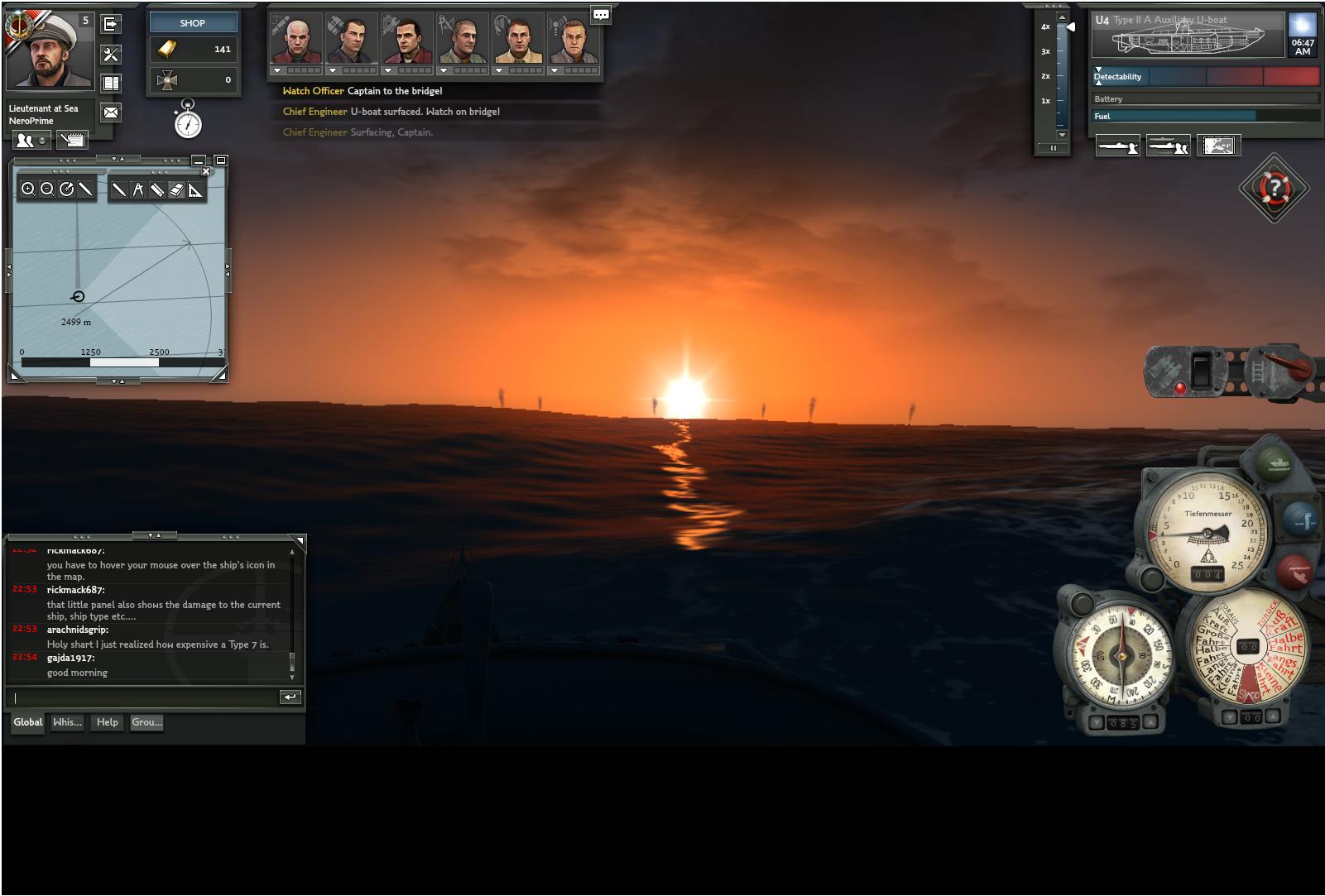Image resolution: width=1325 pixels, height=896 pixels.
Task: Zoom in on the navigation map
Action: [x=28, y=189]
